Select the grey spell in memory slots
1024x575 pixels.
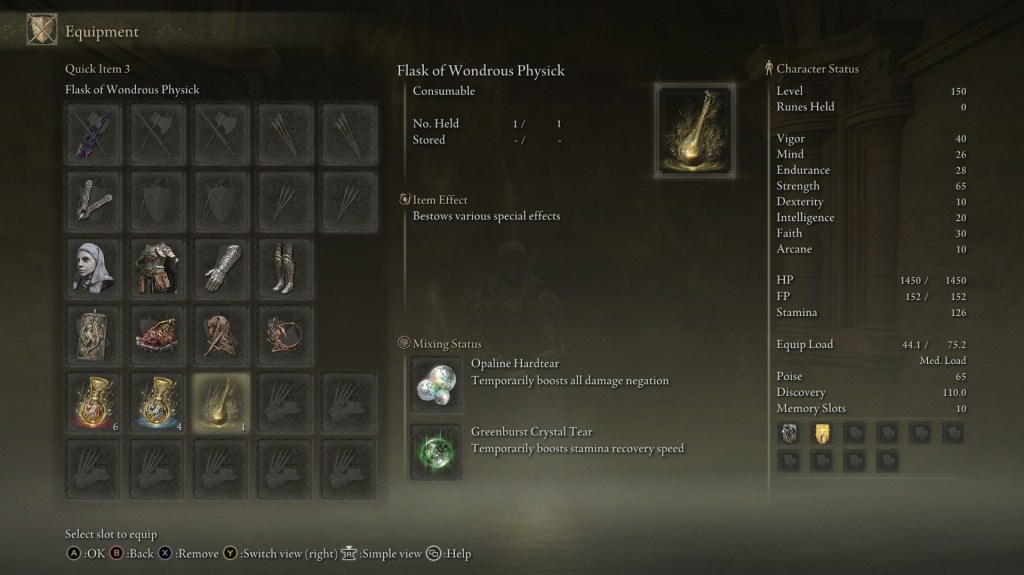(x=790, y=433)
